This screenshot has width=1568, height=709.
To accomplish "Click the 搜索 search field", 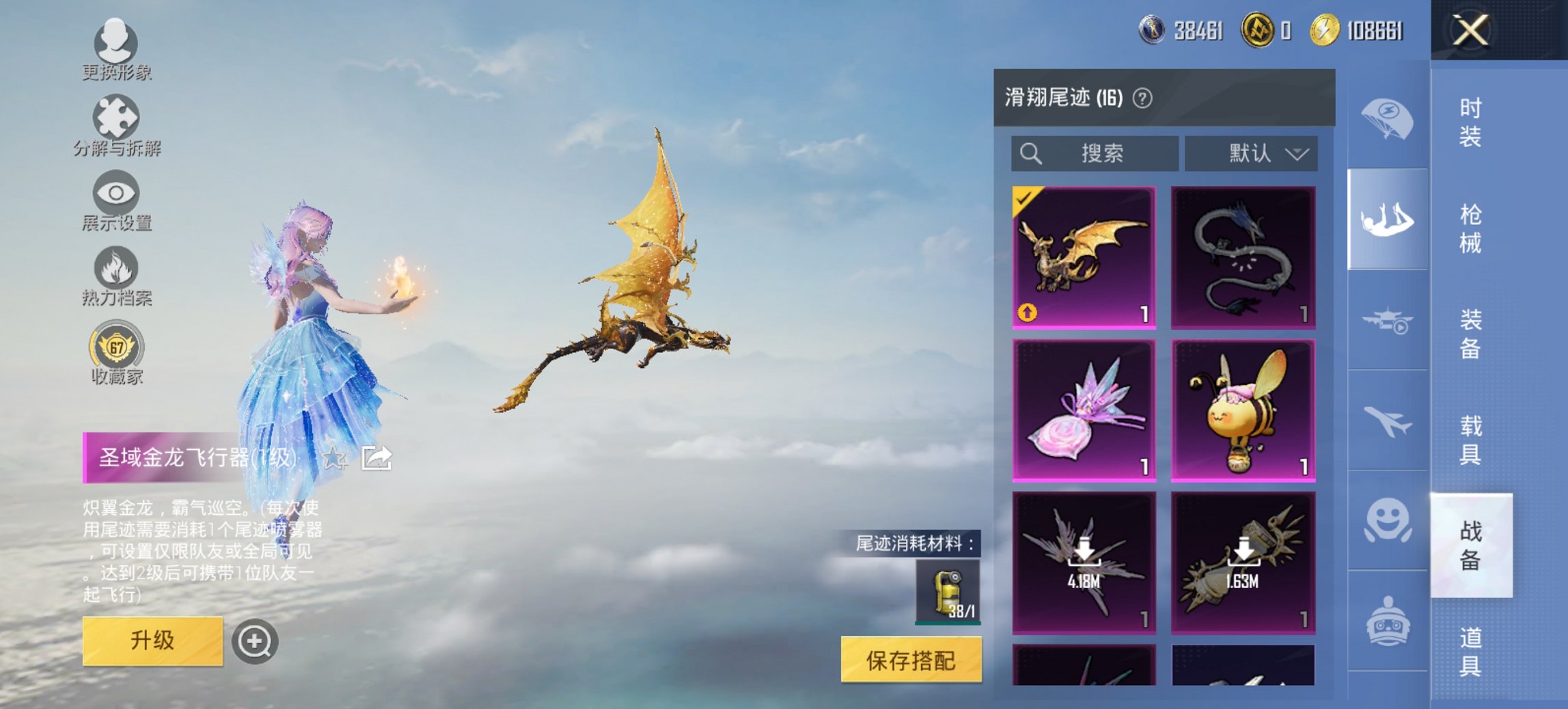I will click(1093, 153).
